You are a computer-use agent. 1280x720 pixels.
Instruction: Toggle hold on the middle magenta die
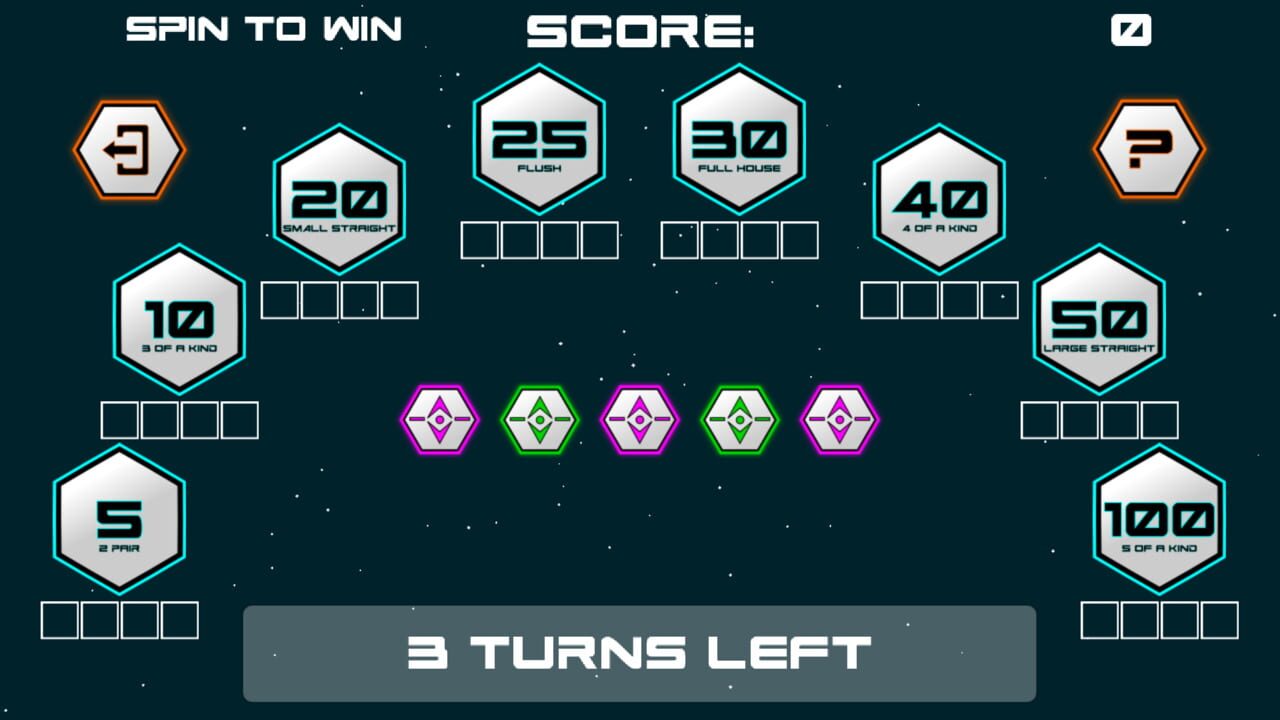pos(640,420)
